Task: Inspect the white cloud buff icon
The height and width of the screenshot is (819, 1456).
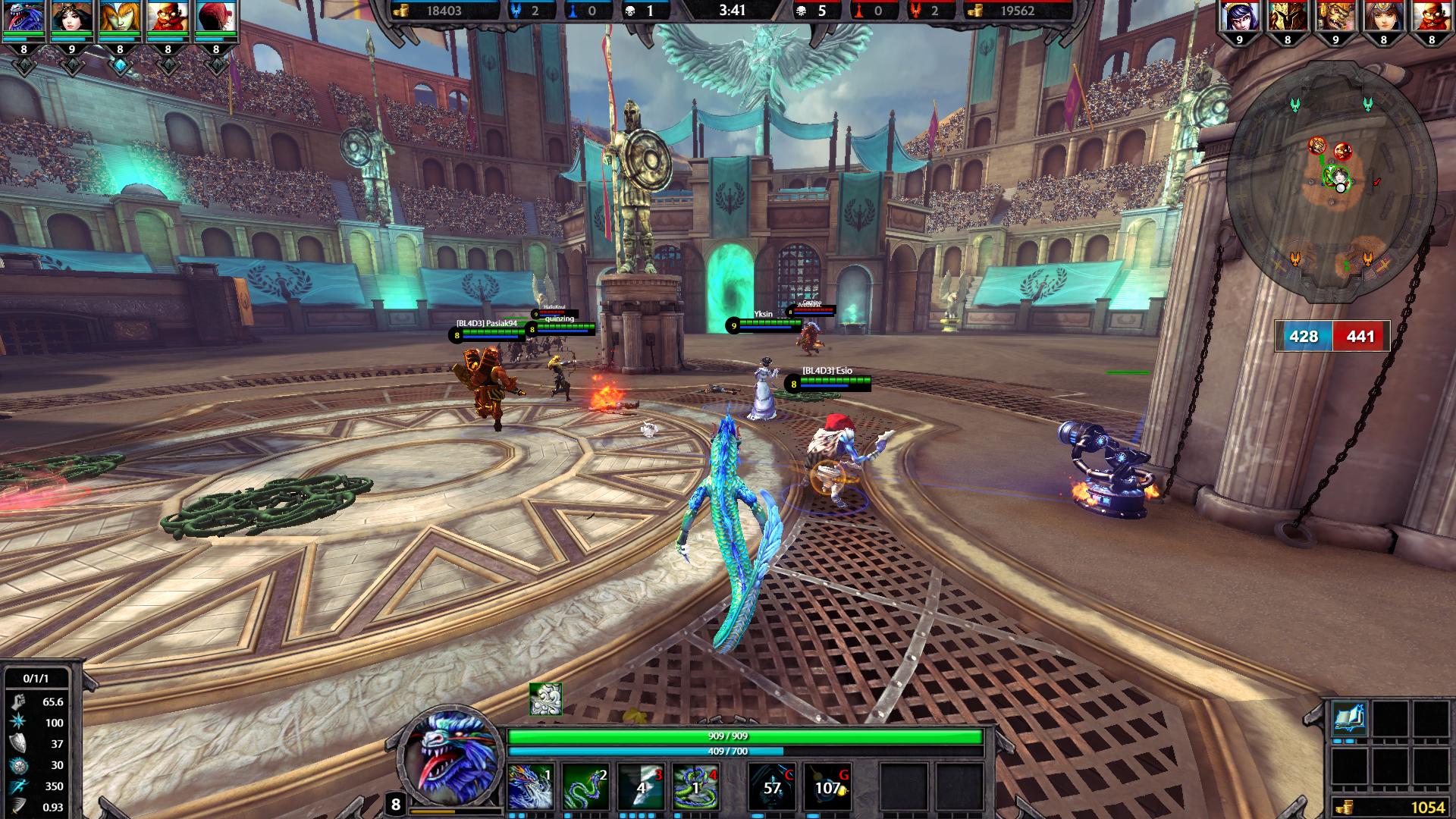Action: [x=545, y=699]
